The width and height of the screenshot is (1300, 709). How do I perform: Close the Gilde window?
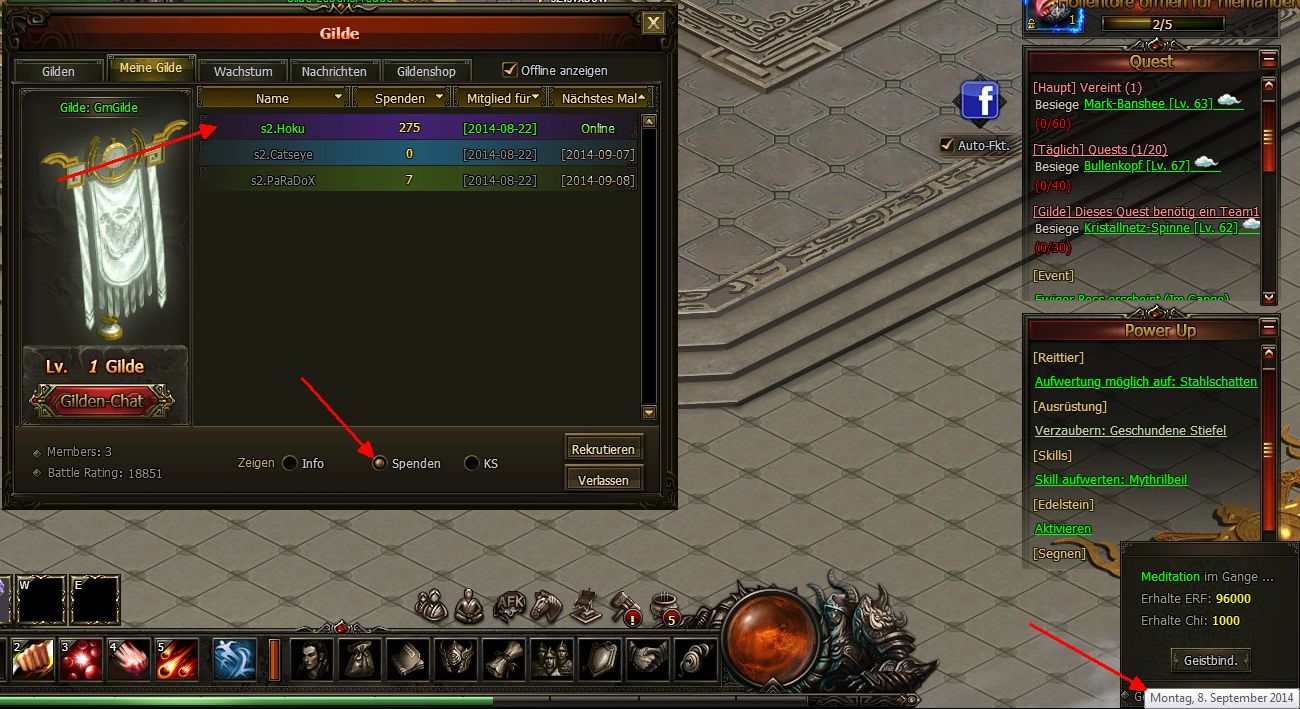[x=653, y=23]
